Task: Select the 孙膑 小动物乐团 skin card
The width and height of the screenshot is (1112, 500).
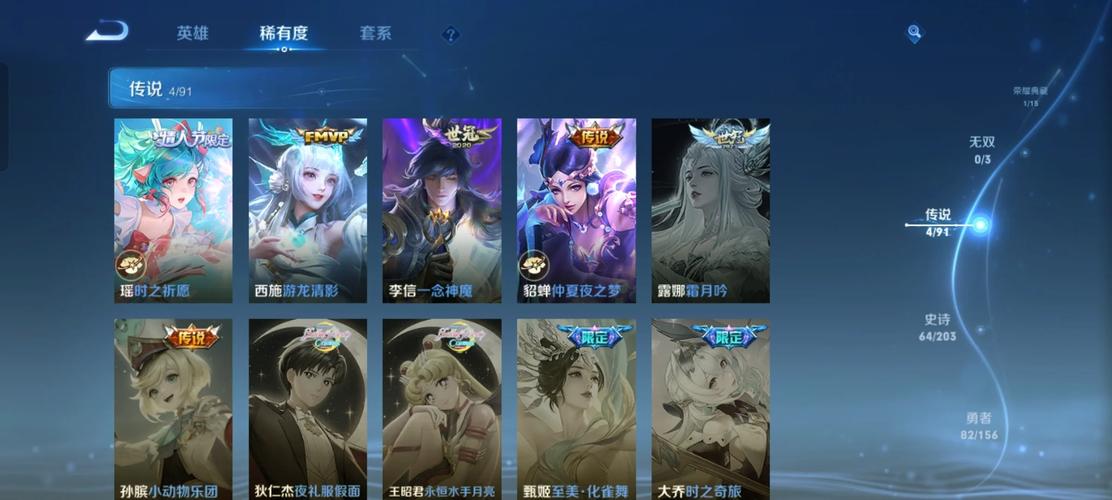Action: click(173, 409)
